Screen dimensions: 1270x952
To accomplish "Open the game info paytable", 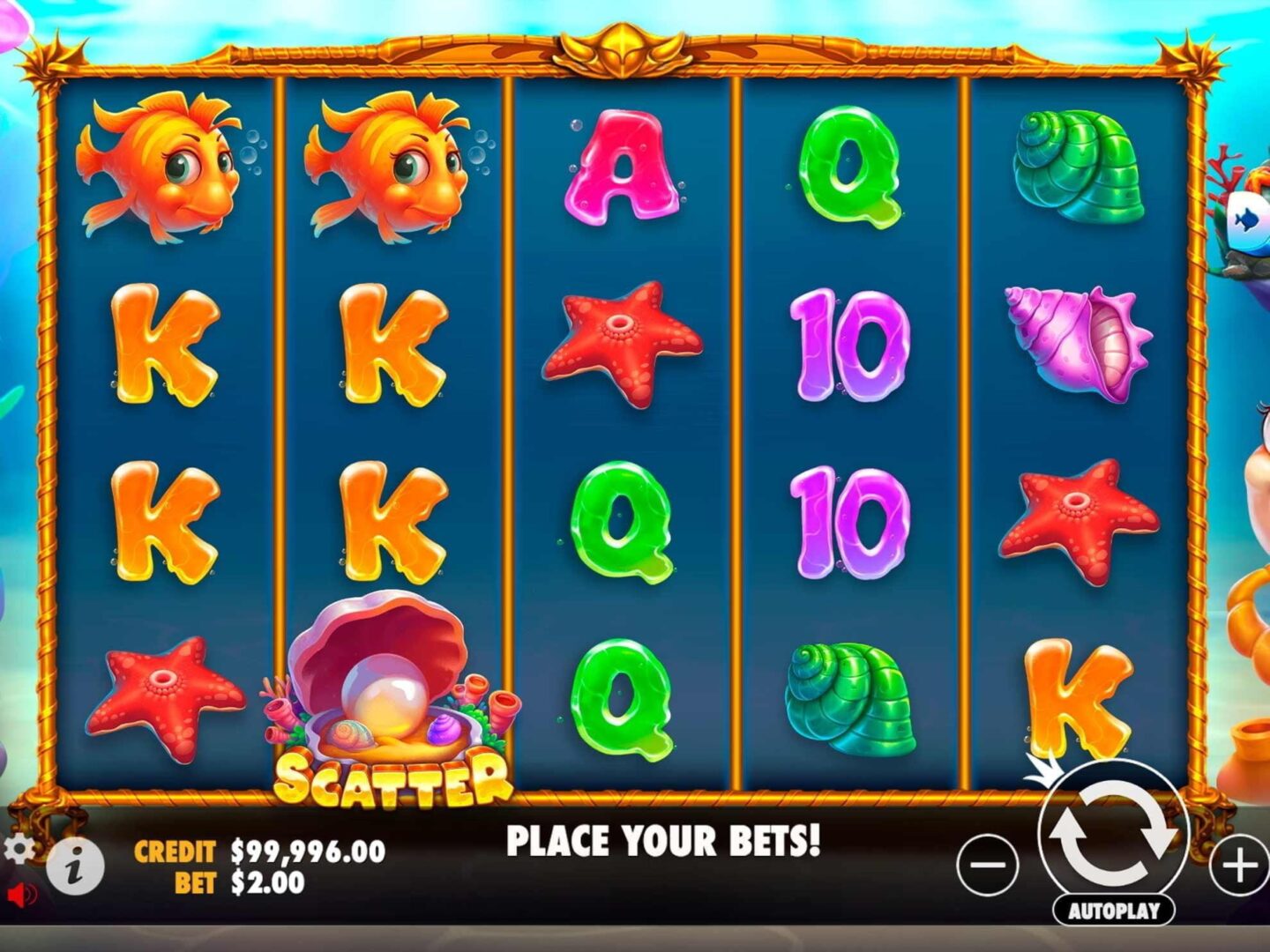I will [x=75, y=866].
